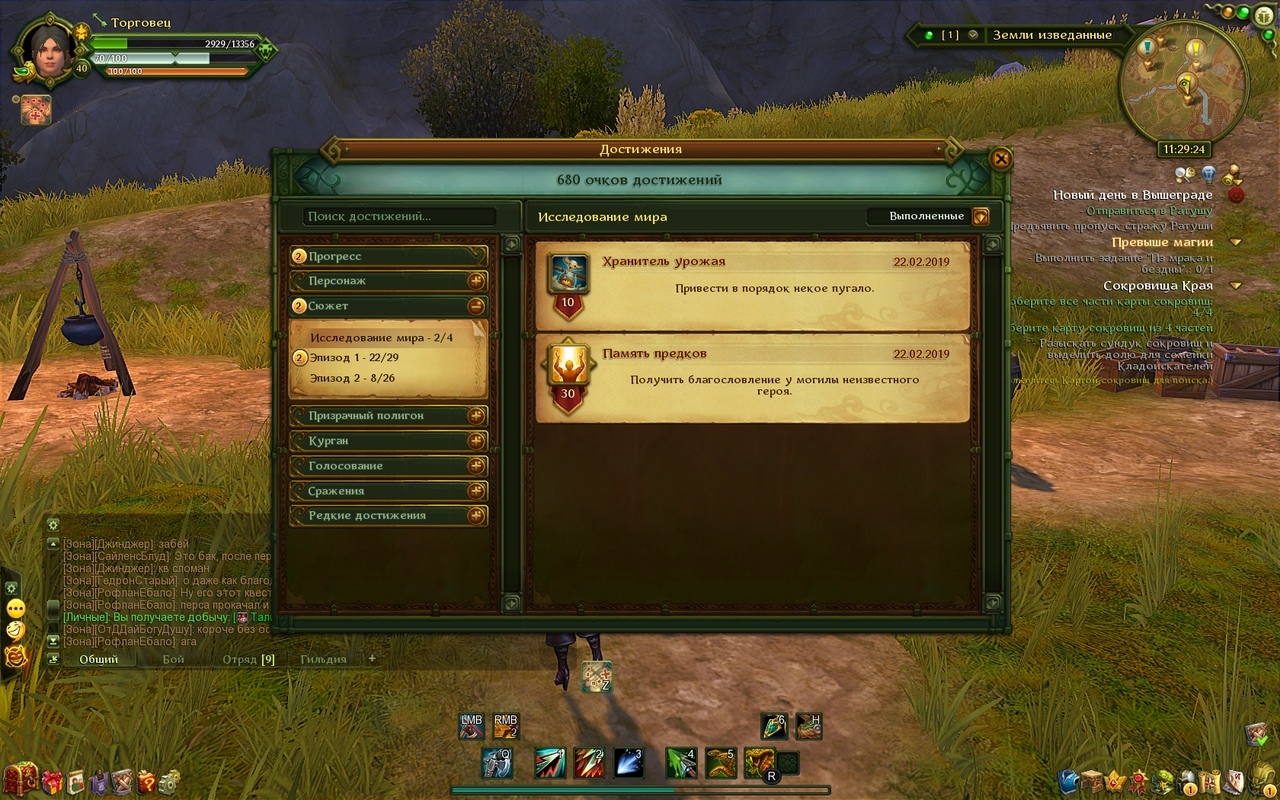Screen dimensions: 1280x800
Task: Expand the Курган category
Action: coord(476,441)
